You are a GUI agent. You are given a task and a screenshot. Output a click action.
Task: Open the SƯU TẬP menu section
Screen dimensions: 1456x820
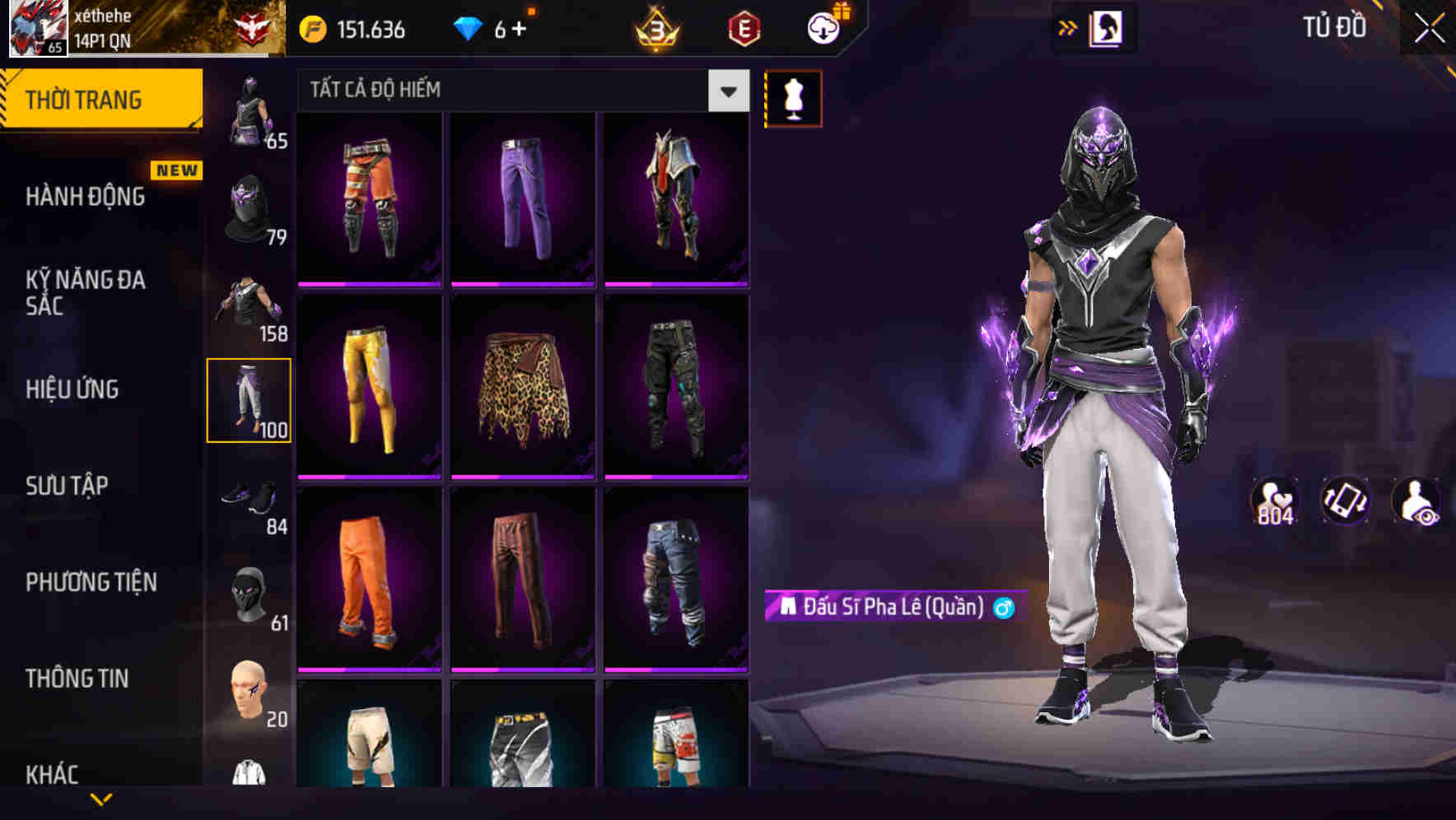click(65, 486)
